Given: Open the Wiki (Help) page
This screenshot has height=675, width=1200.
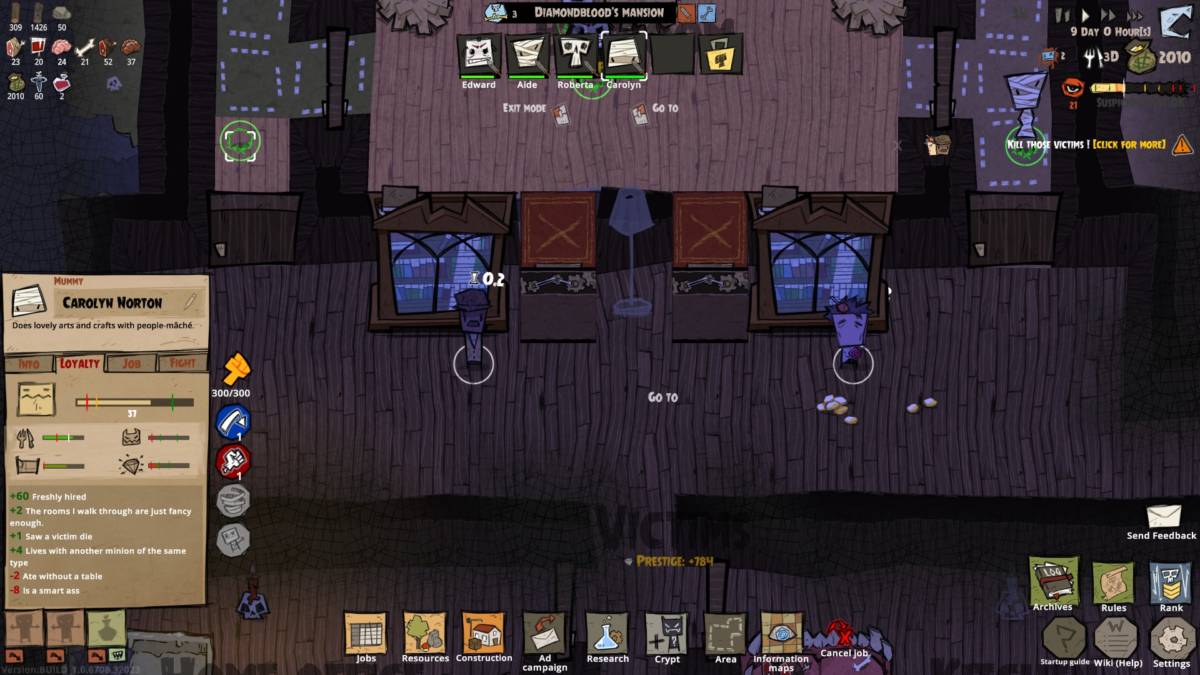Looking at the screenshot, I should (1117, 637).
